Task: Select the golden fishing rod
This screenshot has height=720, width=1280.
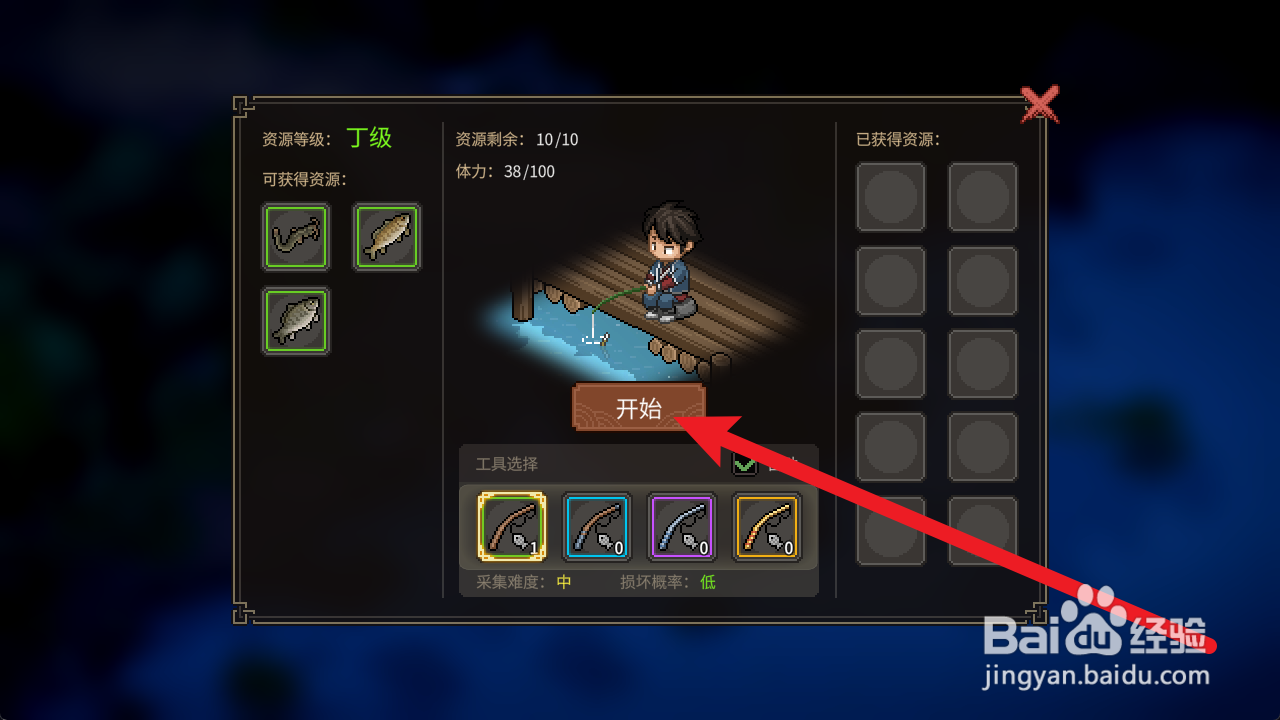Action: [767, 527]
